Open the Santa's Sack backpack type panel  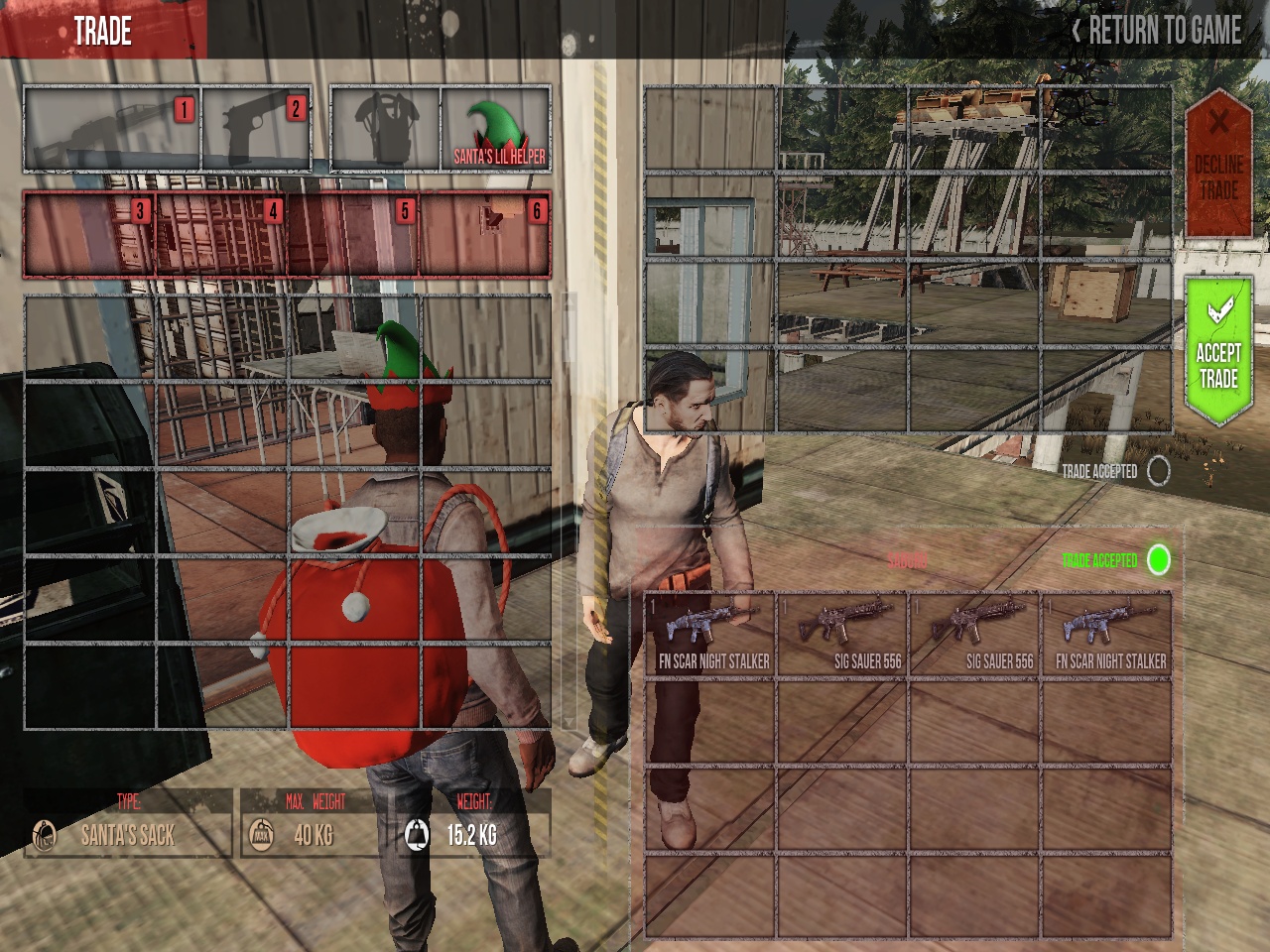pyautogui.click(x=128, y=825)
